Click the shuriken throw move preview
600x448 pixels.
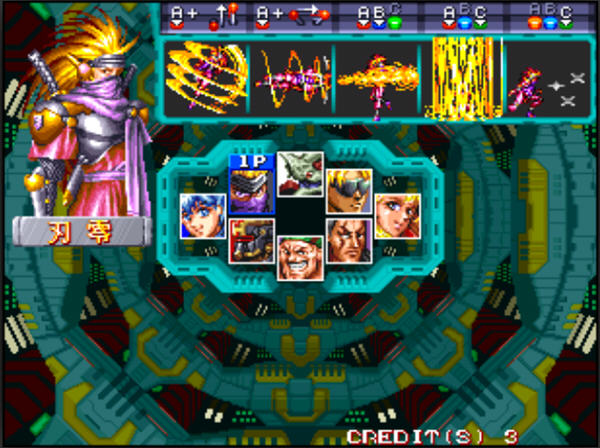[x=543, y=79]
